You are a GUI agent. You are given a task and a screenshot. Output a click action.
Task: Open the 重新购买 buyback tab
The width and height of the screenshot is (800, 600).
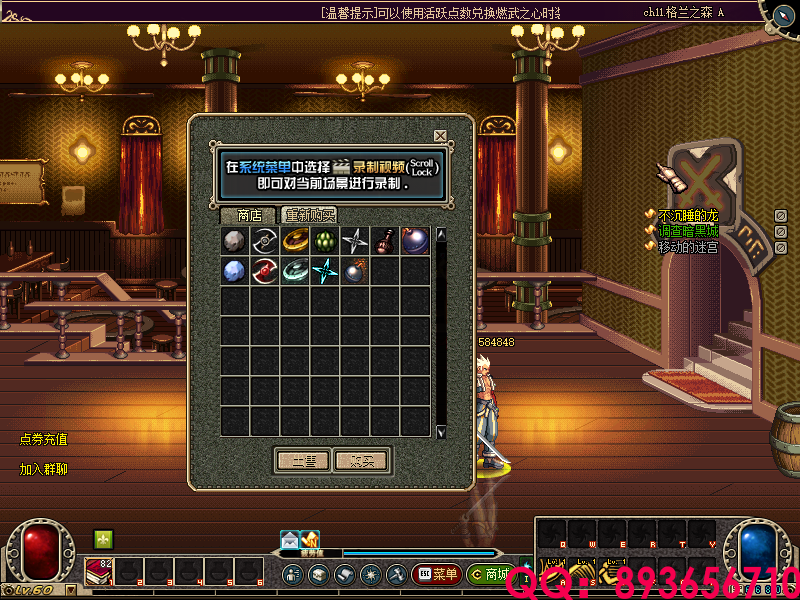click(x=309, y=215)
